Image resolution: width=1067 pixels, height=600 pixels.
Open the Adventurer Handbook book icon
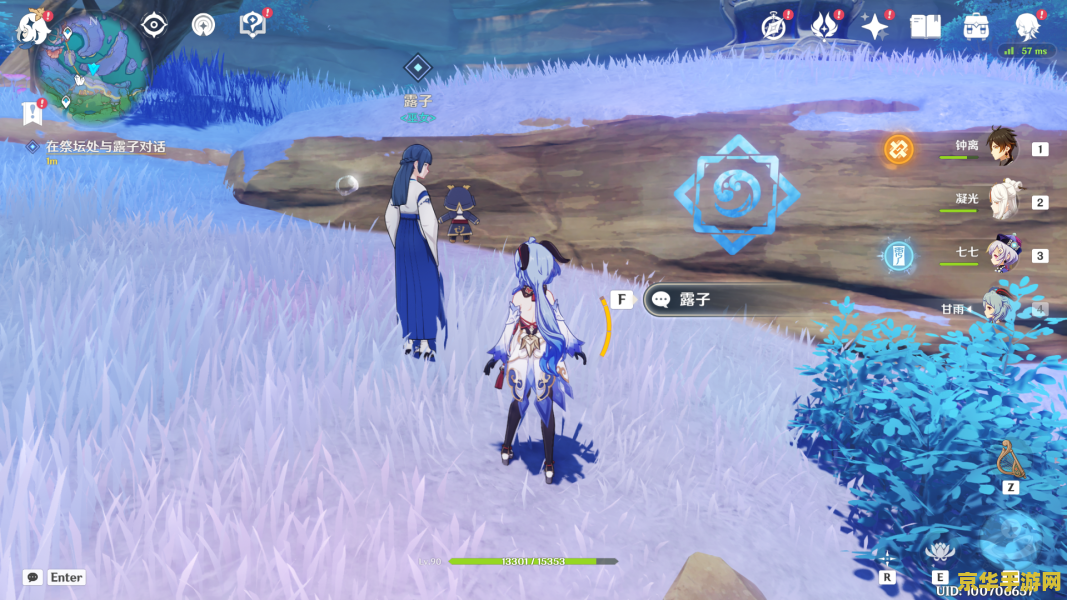pos(925,26)
